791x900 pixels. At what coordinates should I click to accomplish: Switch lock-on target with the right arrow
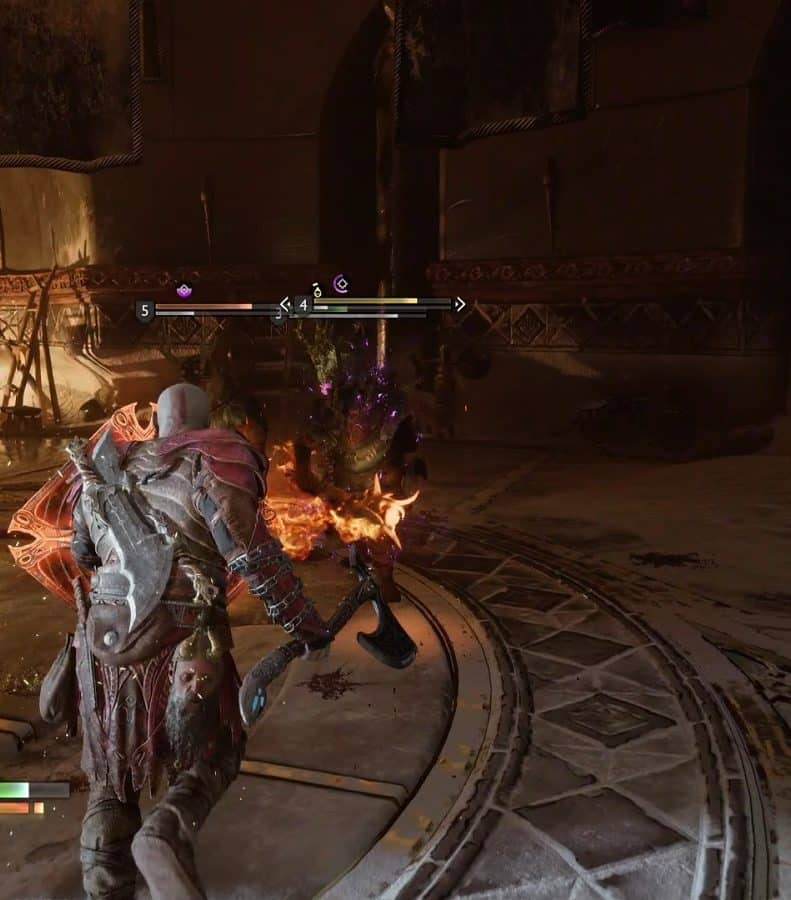[460, 304]
